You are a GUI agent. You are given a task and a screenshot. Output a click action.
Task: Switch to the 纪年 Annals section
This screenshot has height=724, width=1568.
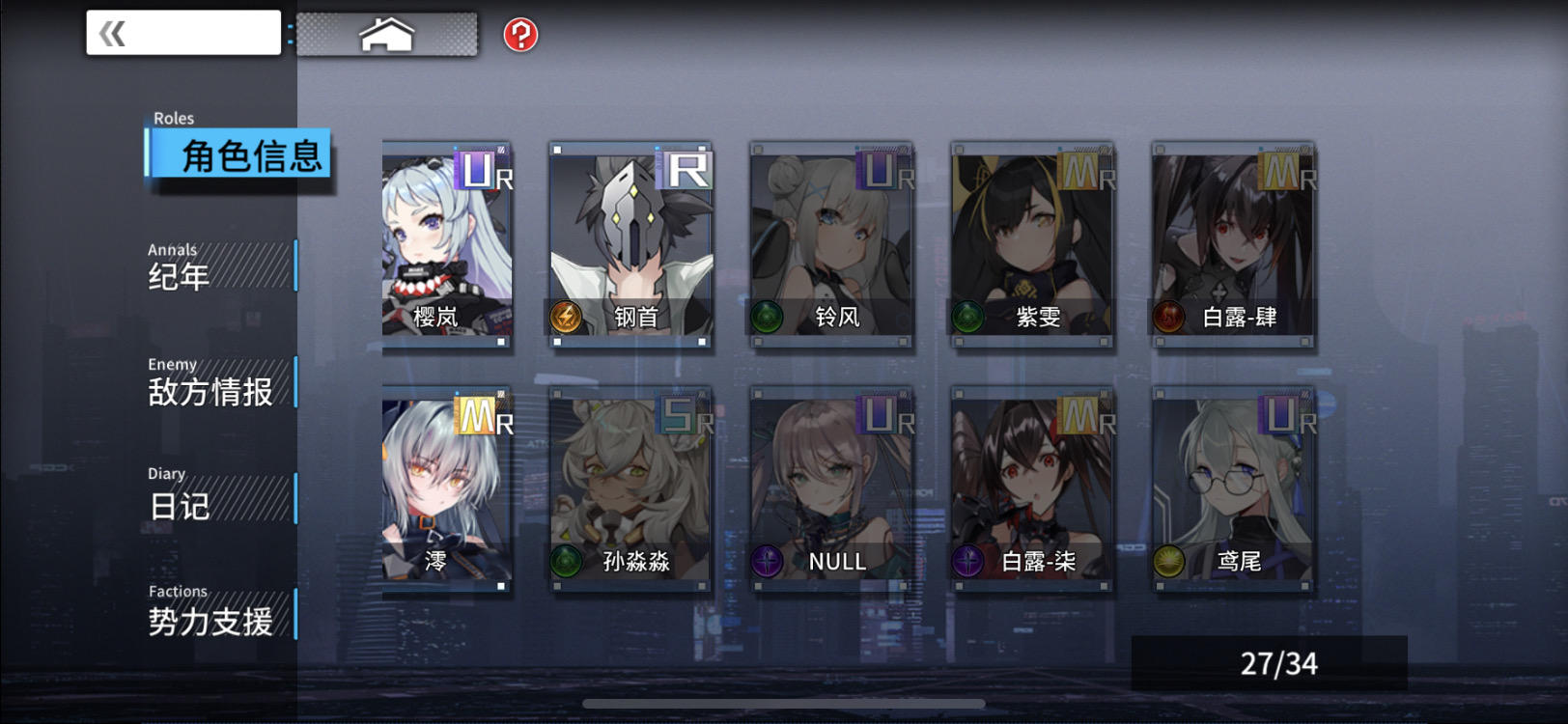[x=193, y=273]
